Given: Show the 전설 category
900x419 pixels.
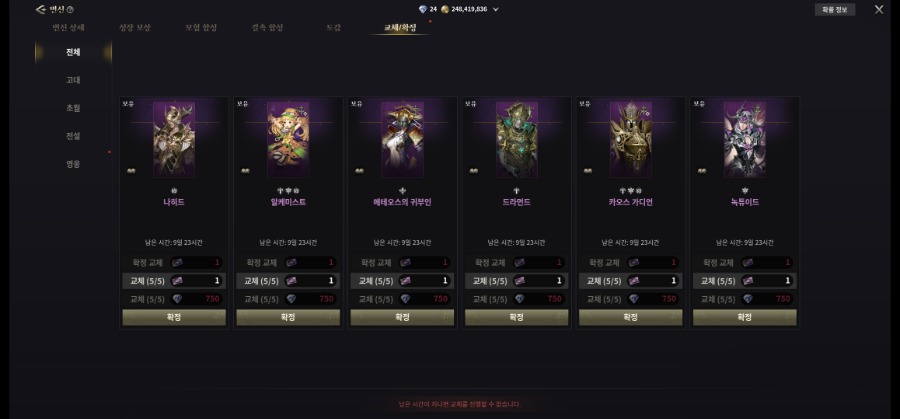Looking at the screenshot, I should pos(73,135).
